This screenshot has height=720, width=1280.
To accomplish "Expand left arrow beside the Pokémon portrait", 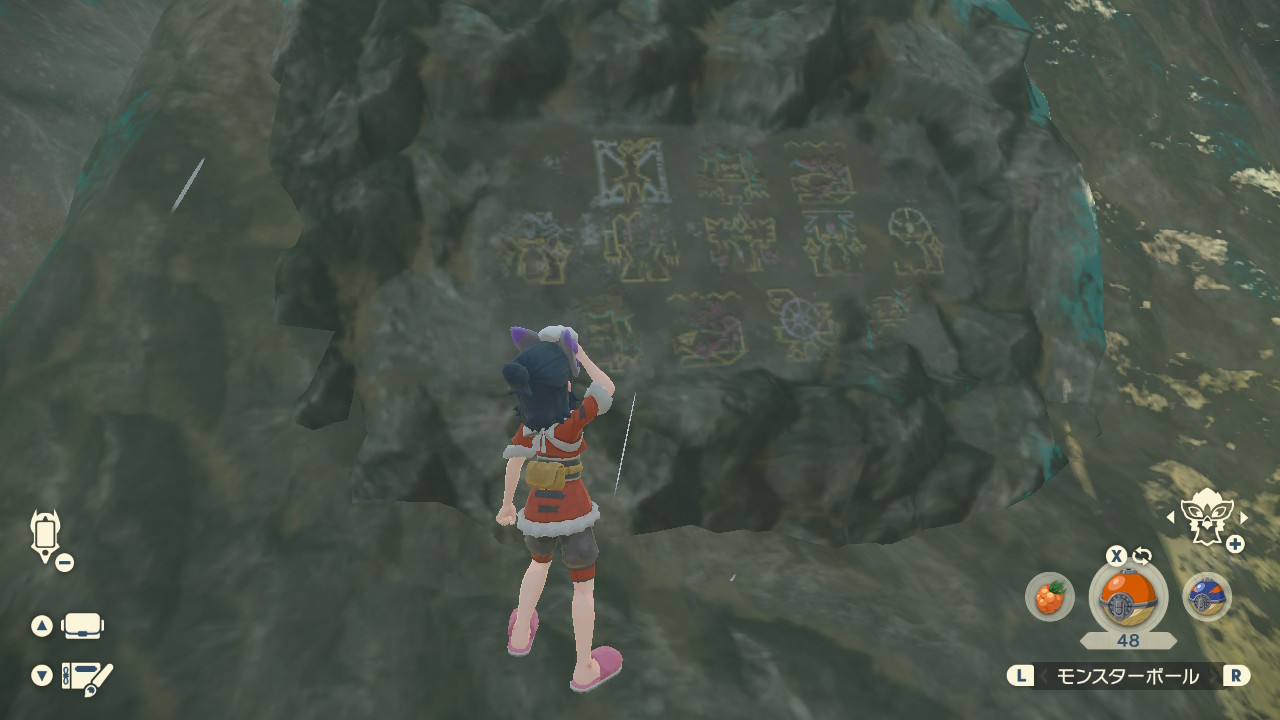I will click(x=1168, y=515).
